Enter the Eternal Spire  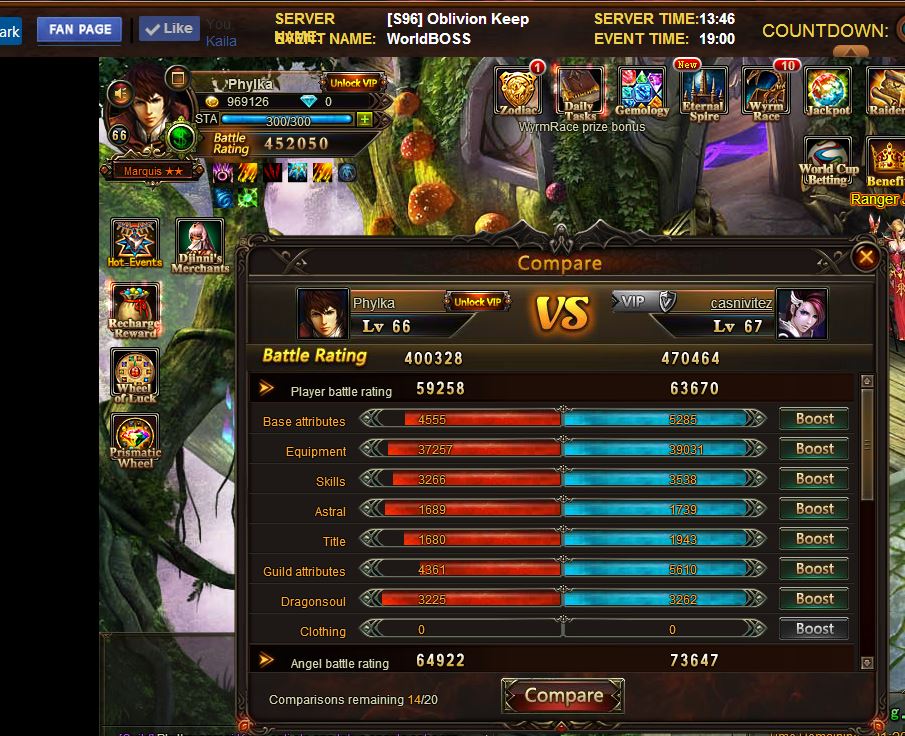tap(703, 92)
